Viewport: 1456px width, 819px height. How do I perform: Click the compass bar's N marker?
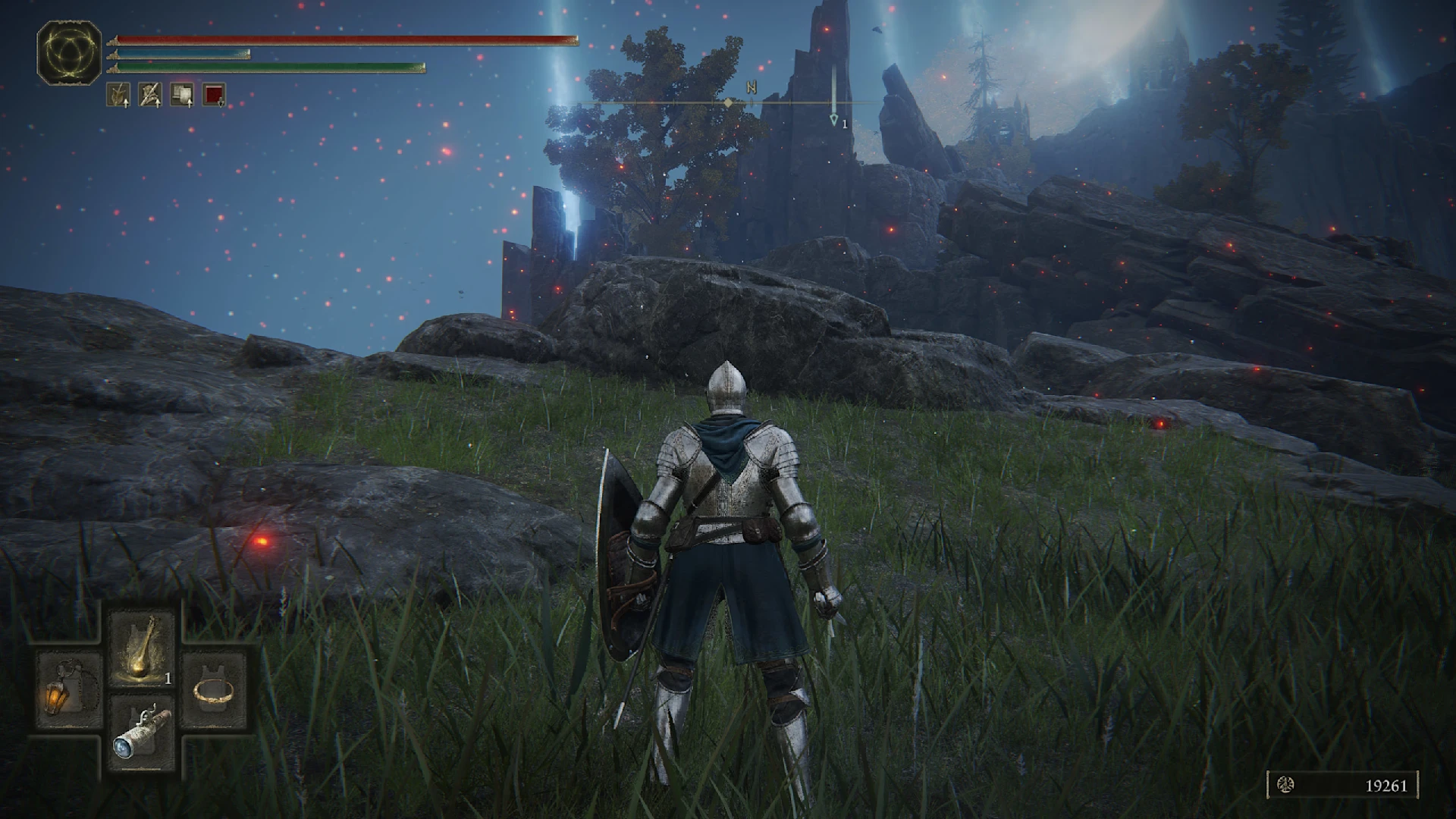coord(751,88)
